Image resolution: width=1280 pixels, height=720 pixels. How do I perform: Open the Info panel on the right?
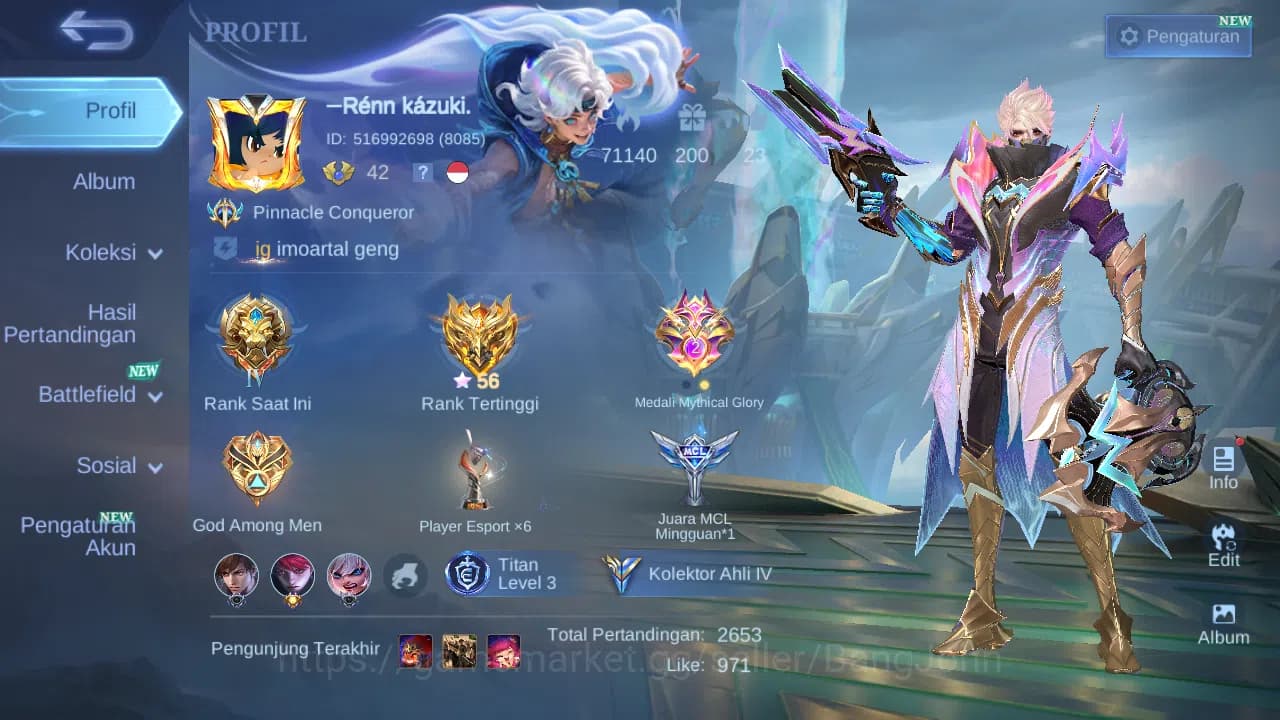click(1222, 466)
